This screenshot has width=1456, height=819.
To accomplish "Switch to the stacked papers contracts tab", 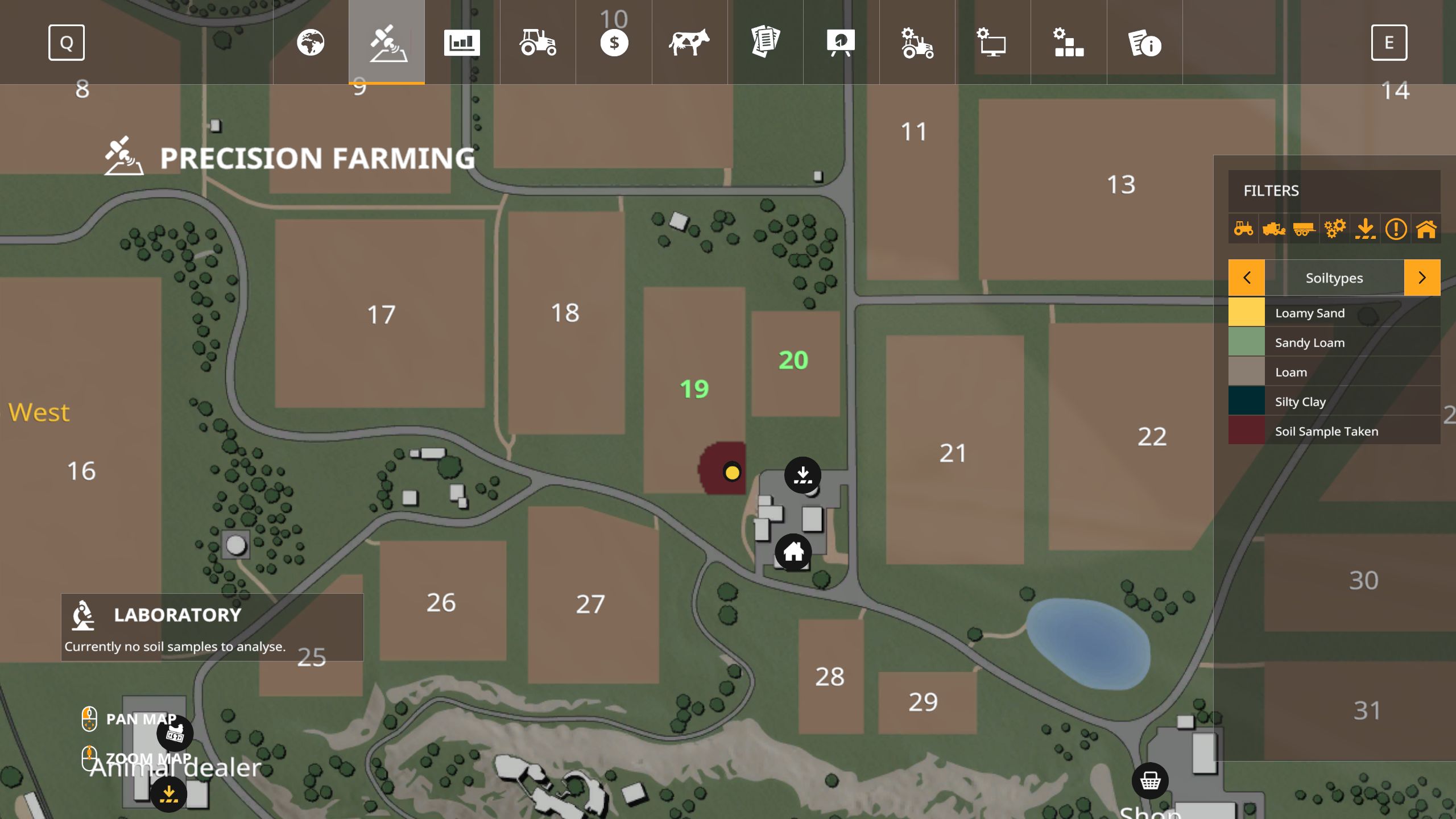I will (765, 43).
